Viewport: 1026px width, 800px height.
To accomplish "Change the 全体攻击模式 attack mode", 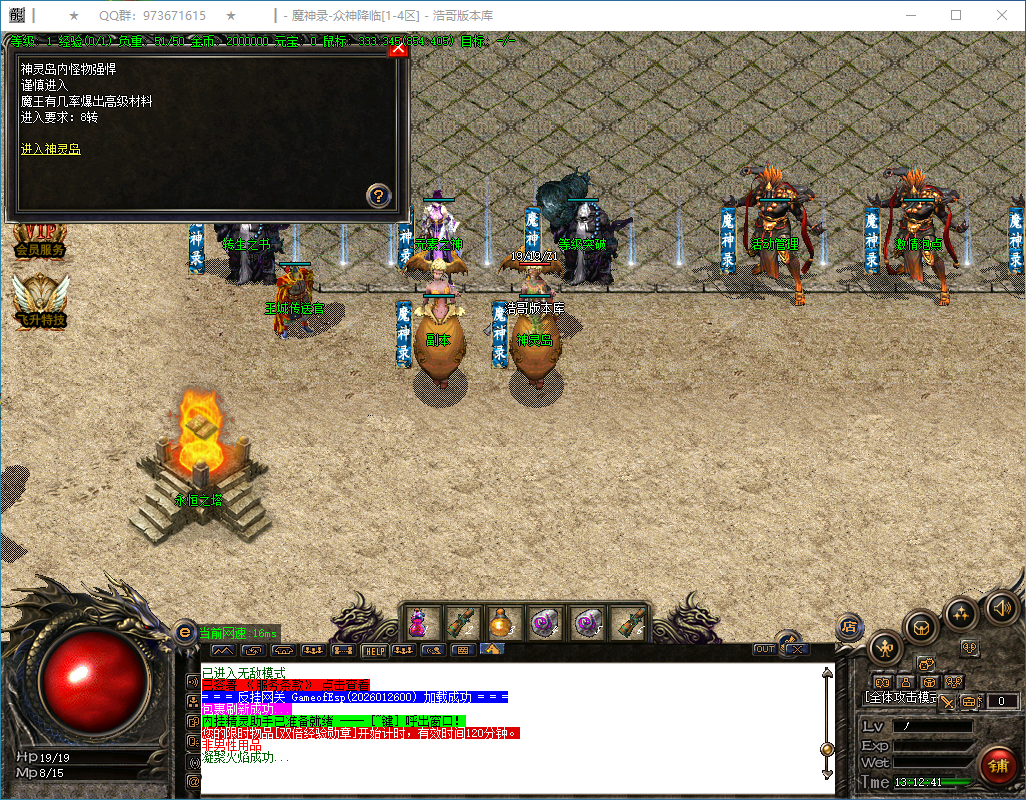I will [x=898, y=697].
